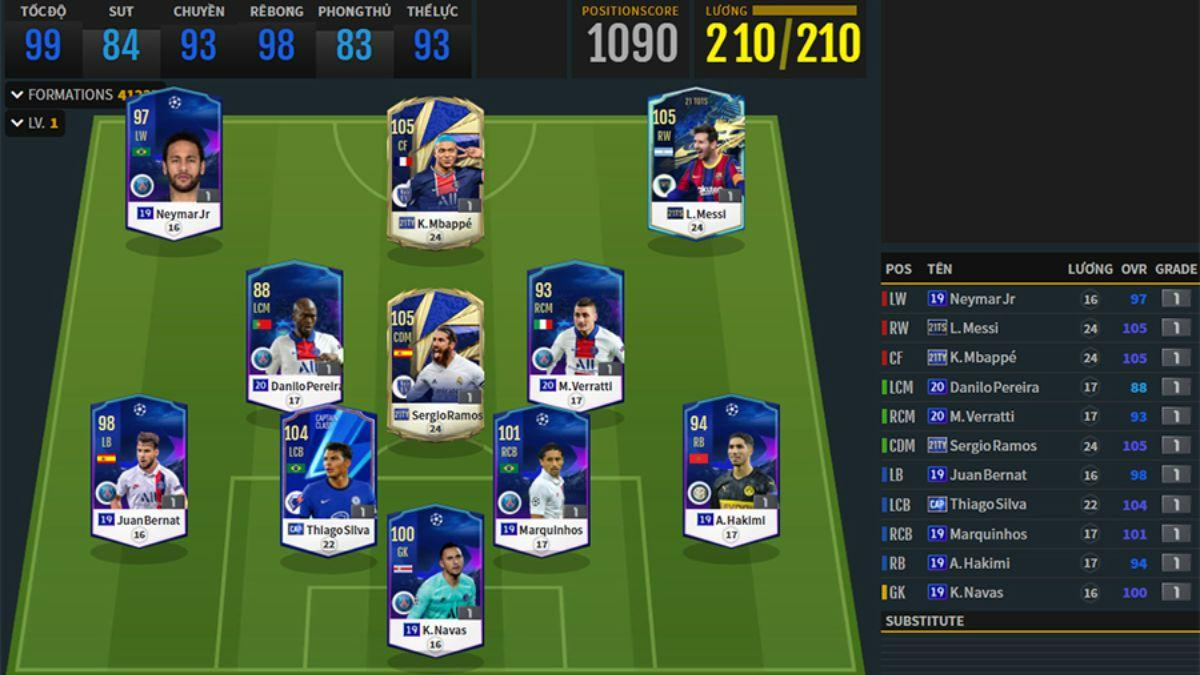Click the K. Navas goalkeeper card
The image size is (1200, 675).
coord(435,581)
